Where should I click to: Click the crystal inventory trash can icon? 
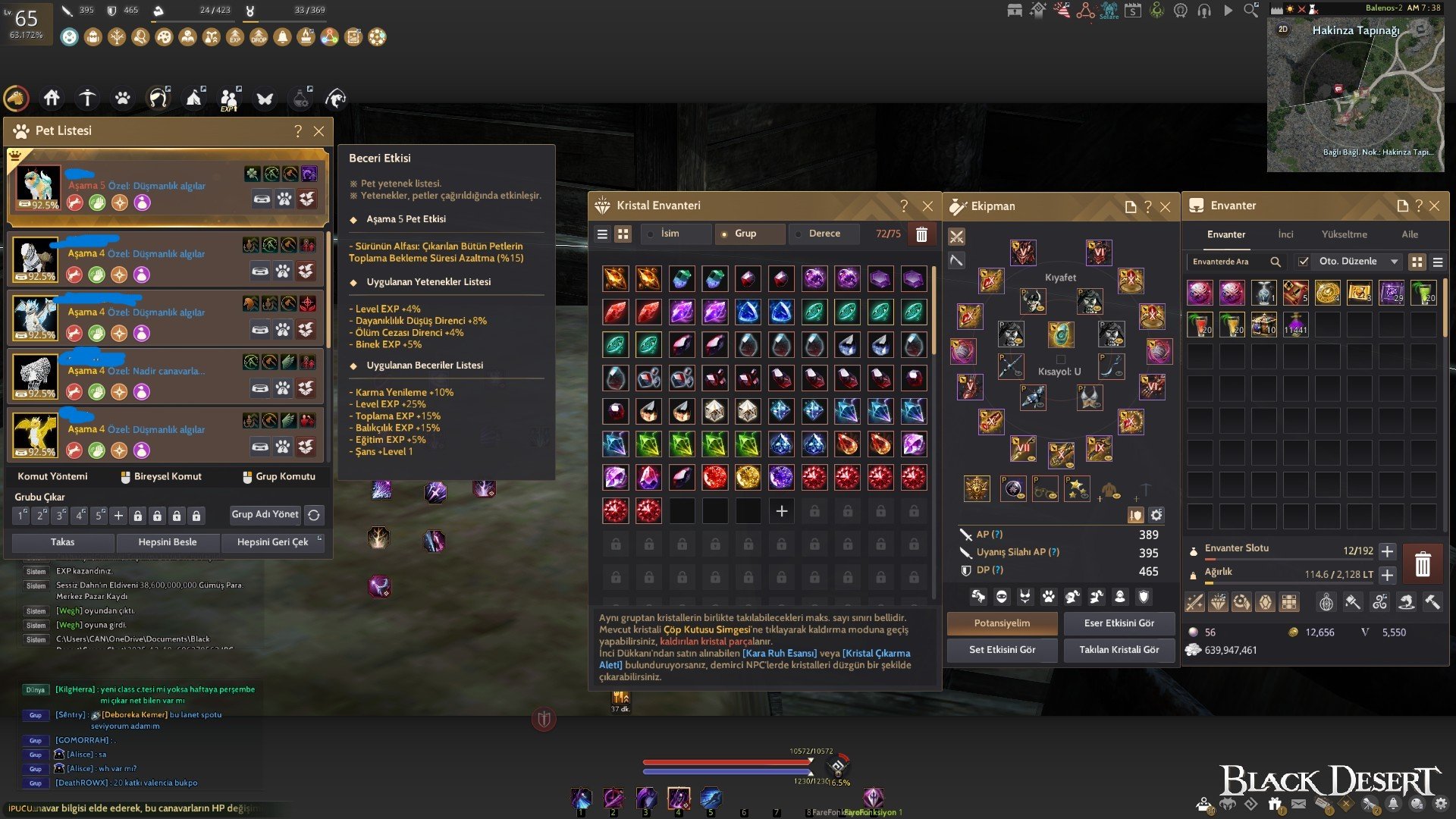[921, 234]
